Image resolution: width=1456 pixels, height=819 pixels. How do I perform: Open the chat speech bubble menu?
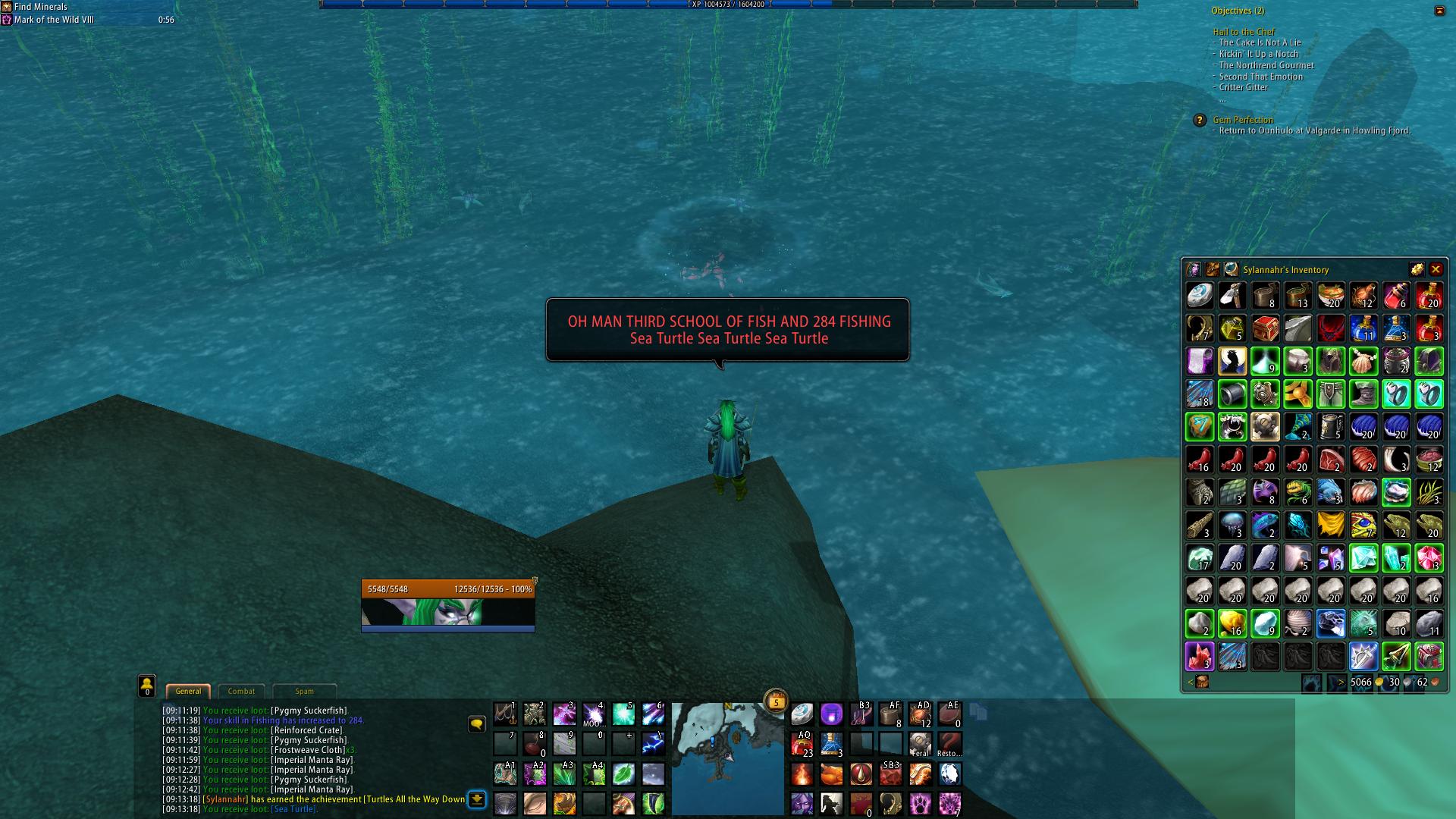tap(476, 724)
